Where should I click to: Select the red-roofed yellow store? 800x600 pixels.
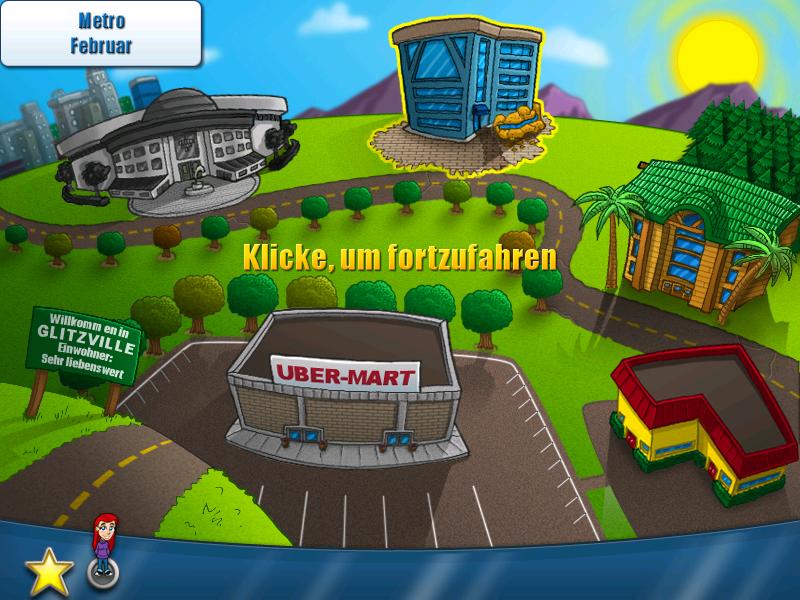click(706, 418)
